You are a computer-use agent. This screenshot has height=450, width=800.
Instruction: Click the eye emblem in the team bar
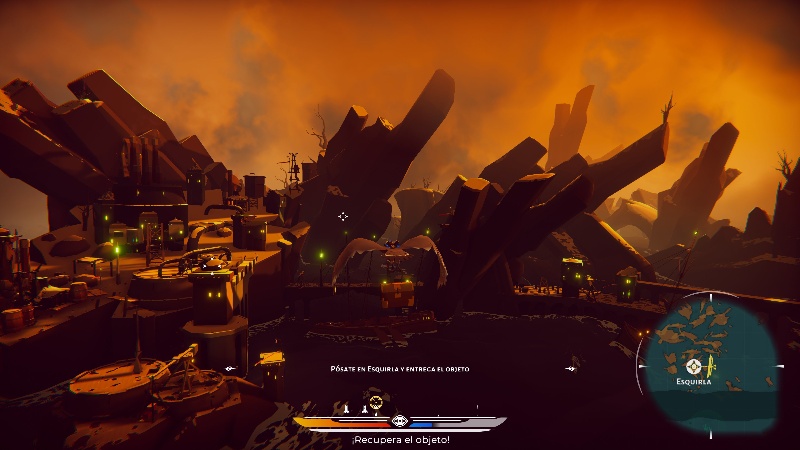click(400, 422)
